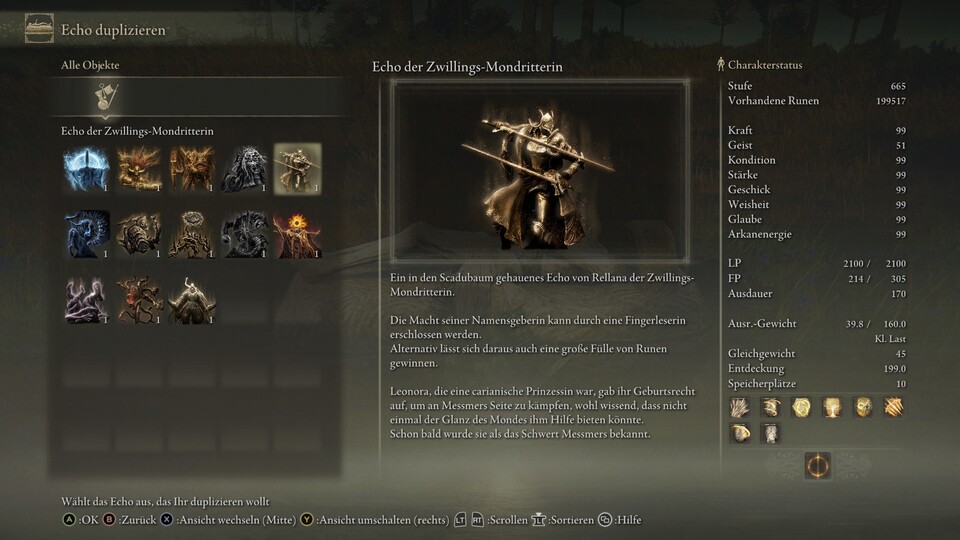Choose the grey lion head echo

243,168
